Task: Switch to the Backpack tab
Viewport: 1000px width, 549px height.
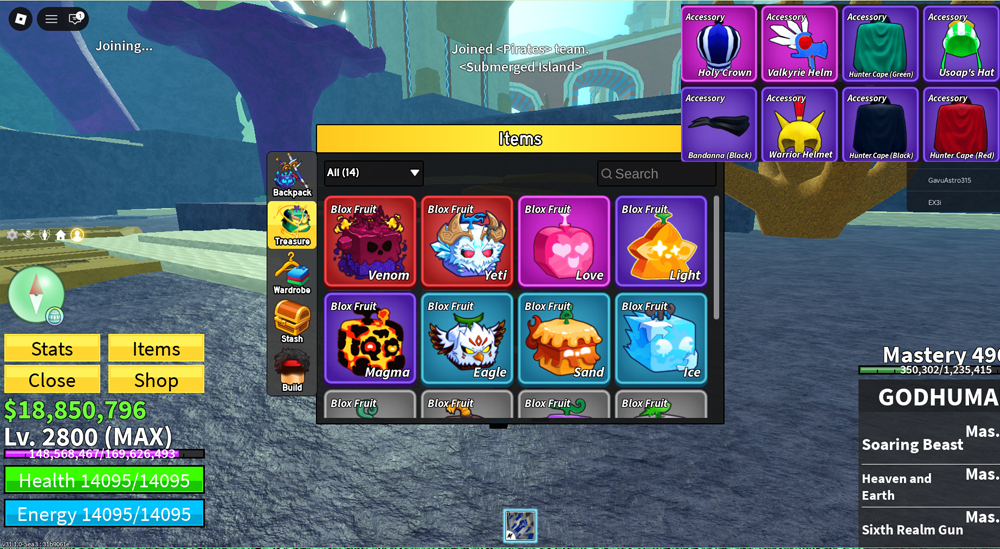Action: (292, 177)
